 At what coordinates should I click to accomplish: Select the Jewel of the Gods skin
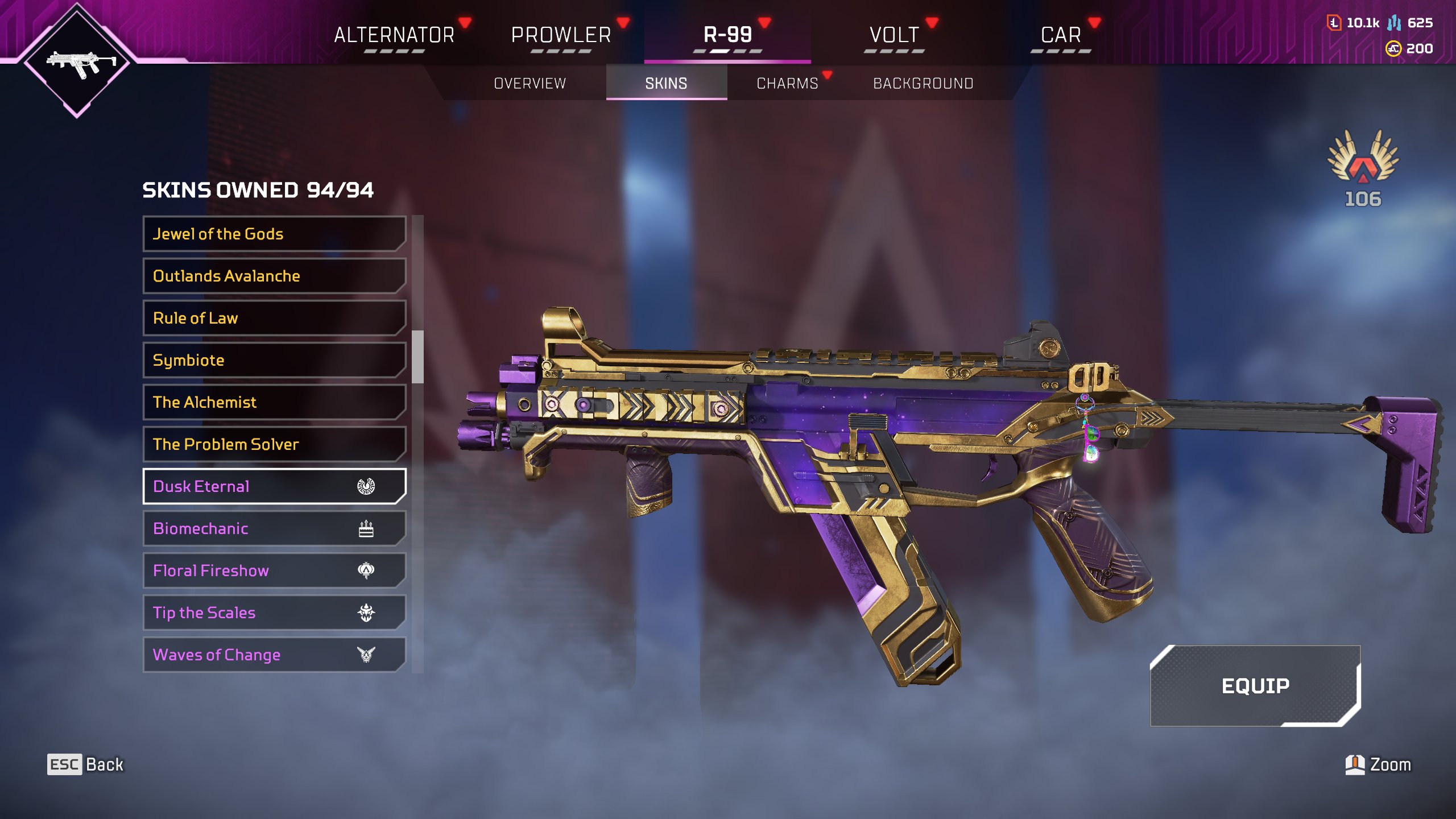pos(274,234)
